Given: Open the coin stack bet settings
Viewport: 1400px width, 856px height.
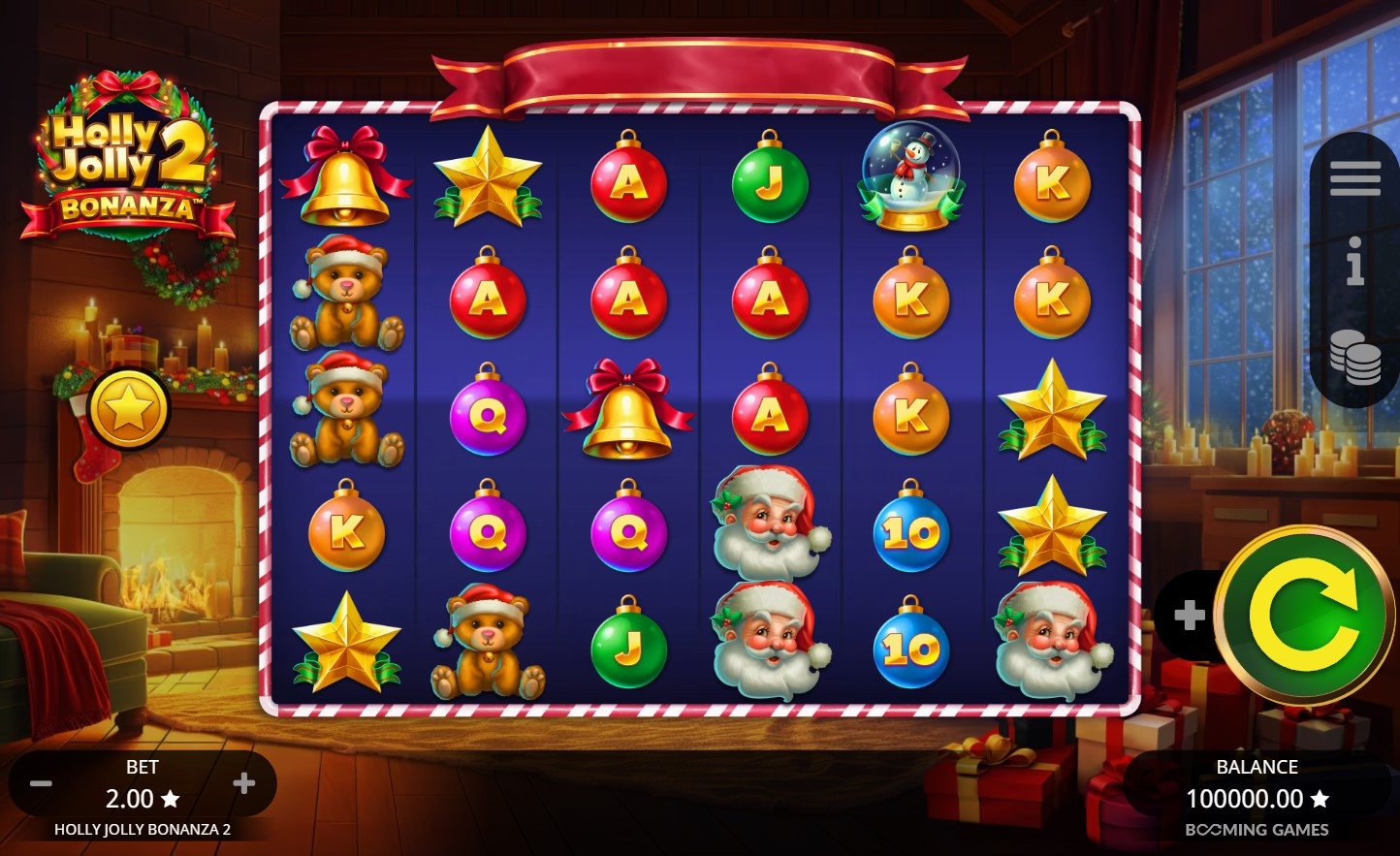Looking at the screenshot, I should tap(1354, 356).
